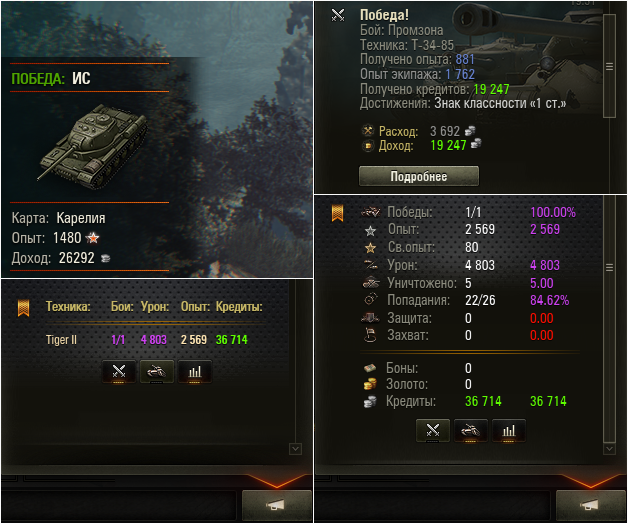Grab the scrollbar handle beside Победа! message
This screenshot has width=628, height=523.
609,66
